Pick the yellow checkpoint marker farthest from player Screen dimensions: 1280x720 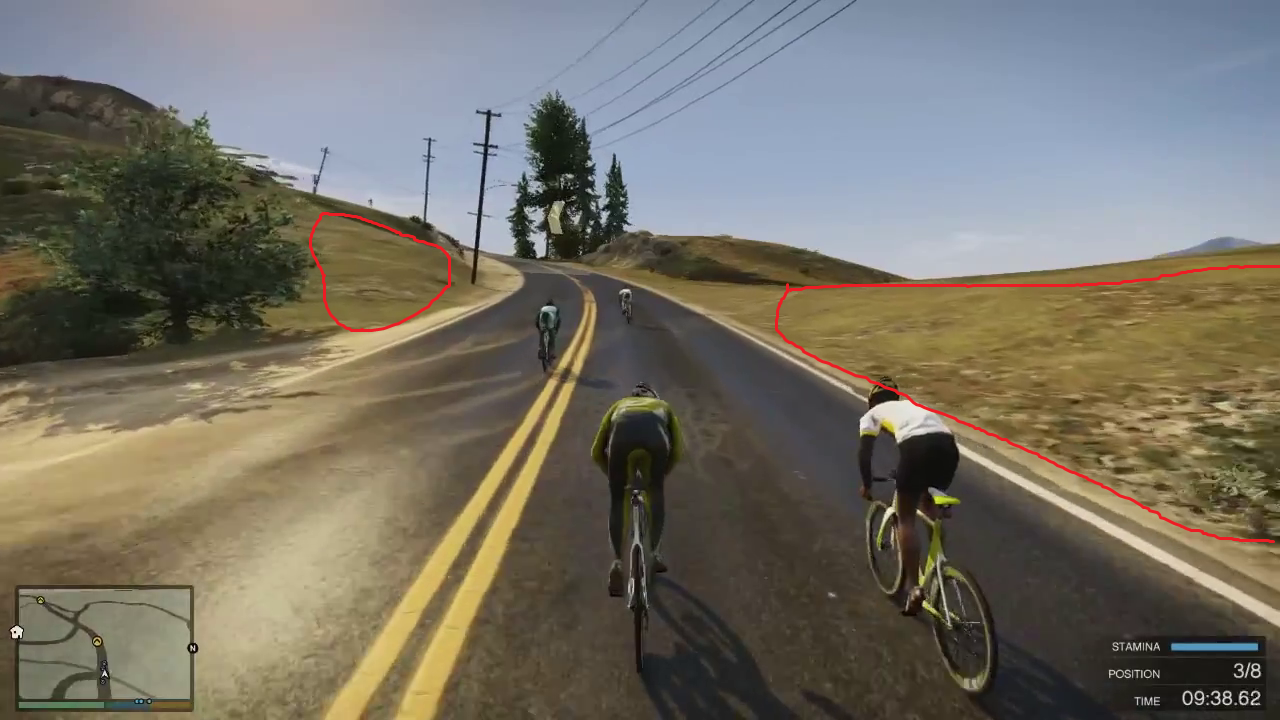(x=40, y=600)
